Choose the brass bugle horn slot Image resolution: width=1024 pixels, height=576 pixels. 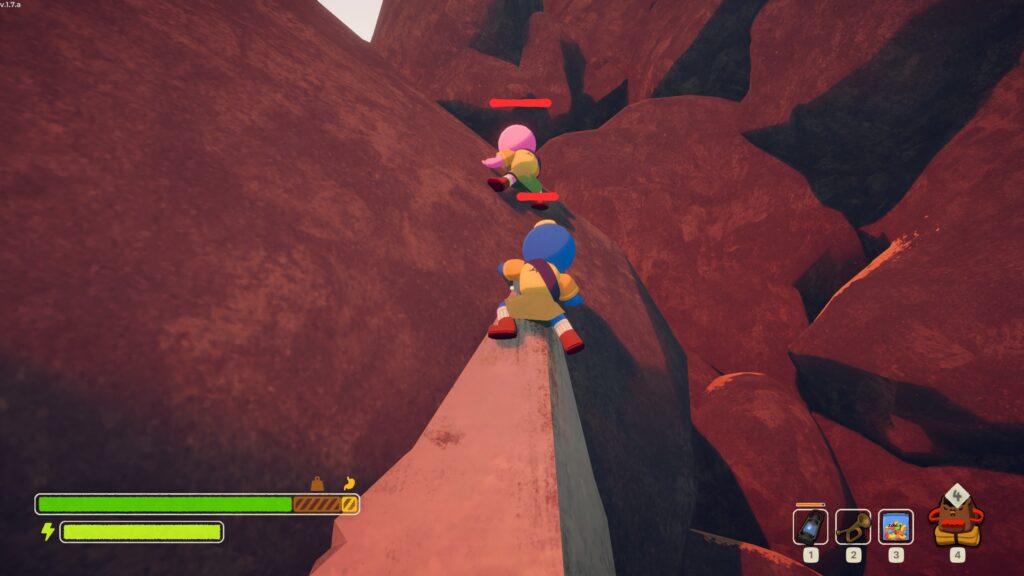click(x=853, y=526)
